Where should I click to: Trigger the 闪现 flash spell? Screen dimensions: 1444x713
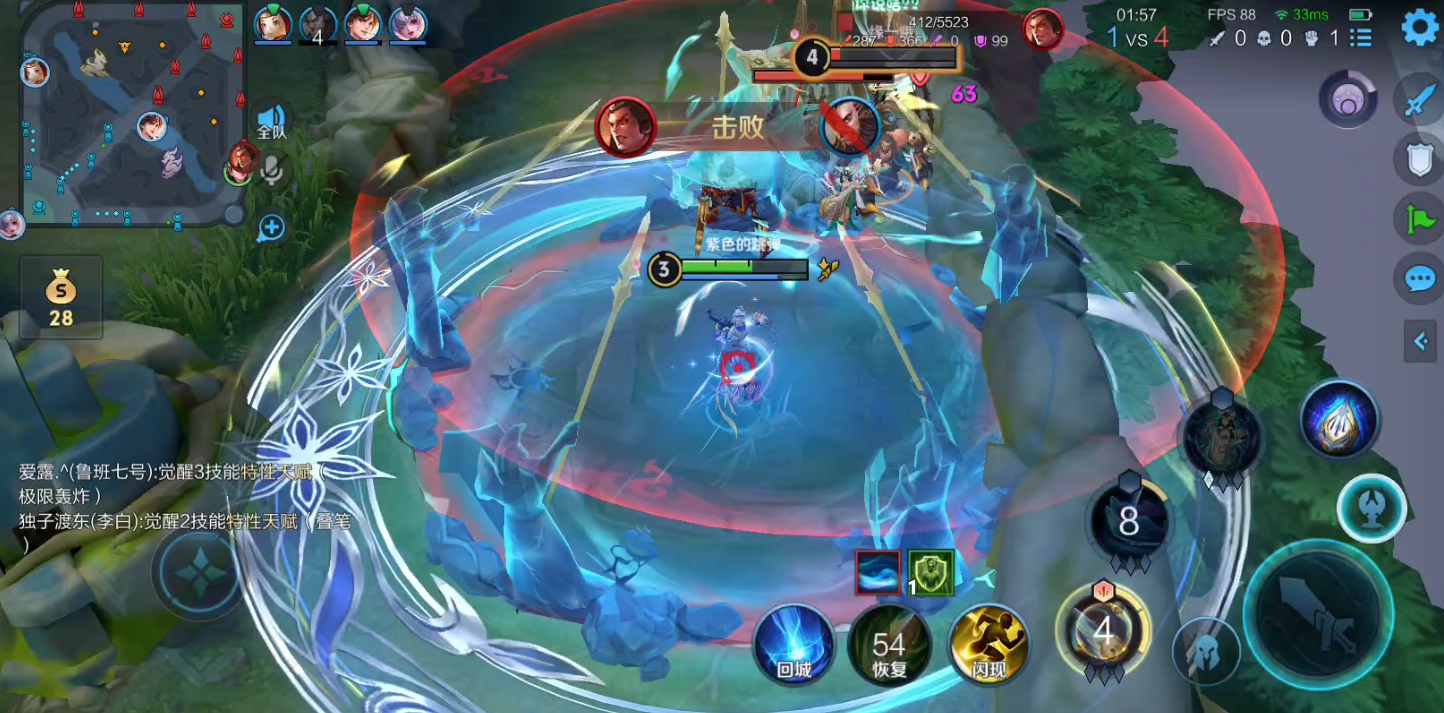(989, 645)
